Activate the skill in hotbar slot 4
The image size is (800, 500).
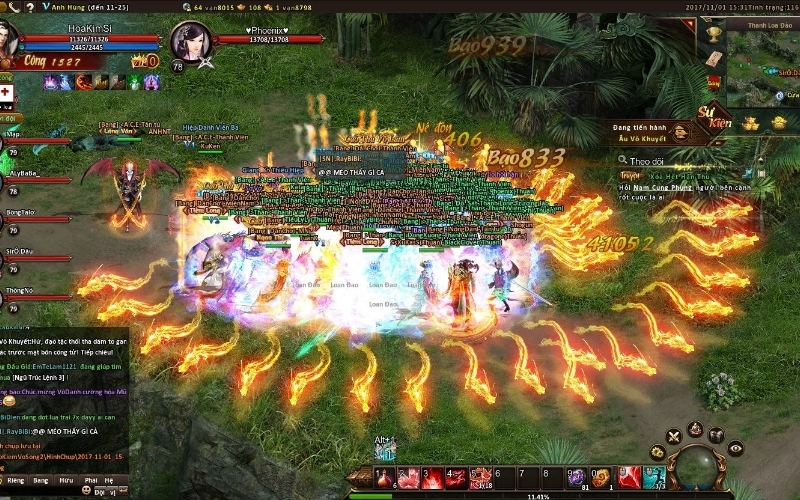456,478
